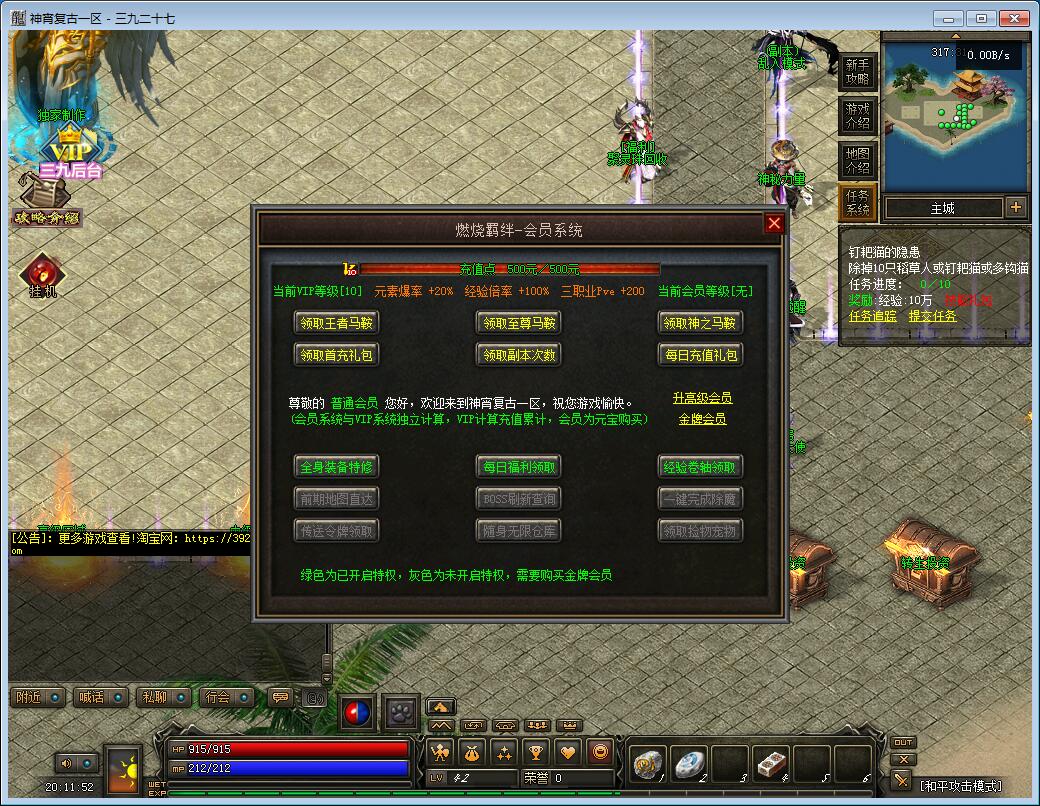Claim the 经验卷轴领取 experience scroll
Screen dimensions: 1040x806
(700, 466)
